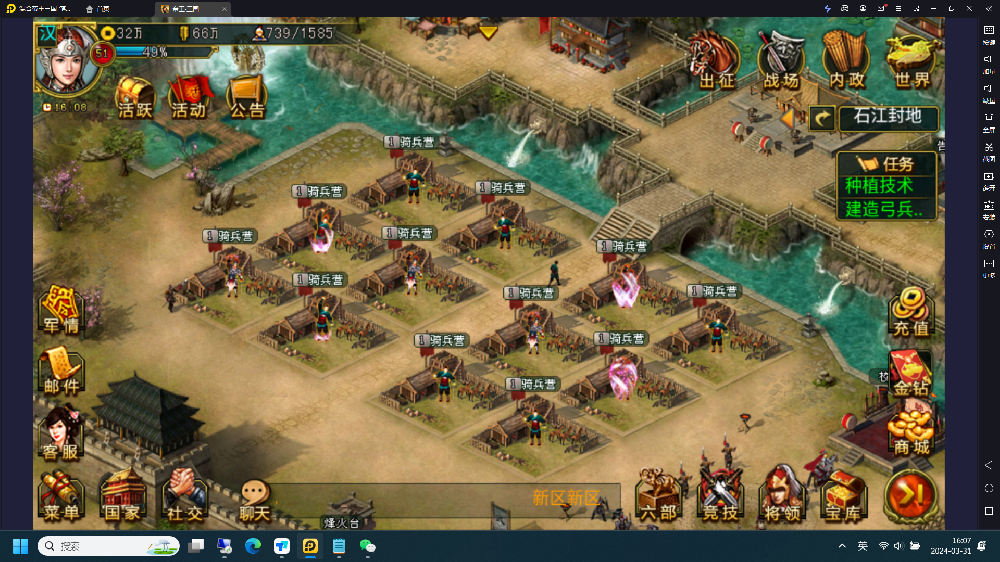This screenshot has height=562, width=1000.
Task: Select the 种植技术 task entry
Action: point(879,186)
